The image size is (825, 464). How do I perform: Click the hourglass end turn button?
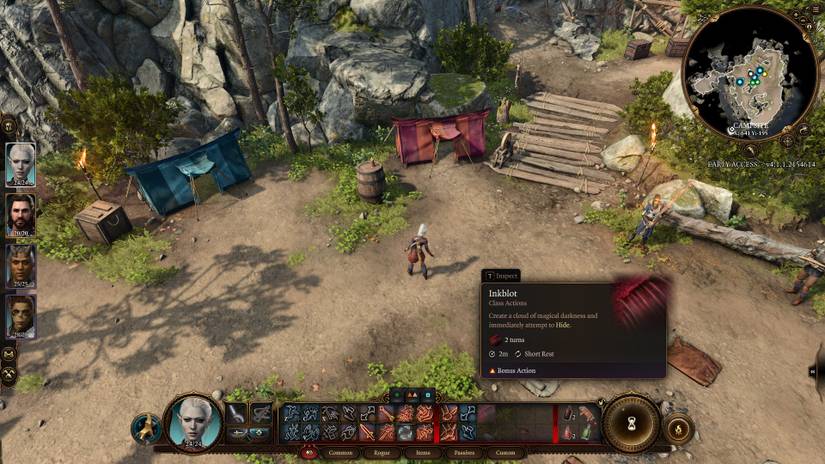click(632, 424)
